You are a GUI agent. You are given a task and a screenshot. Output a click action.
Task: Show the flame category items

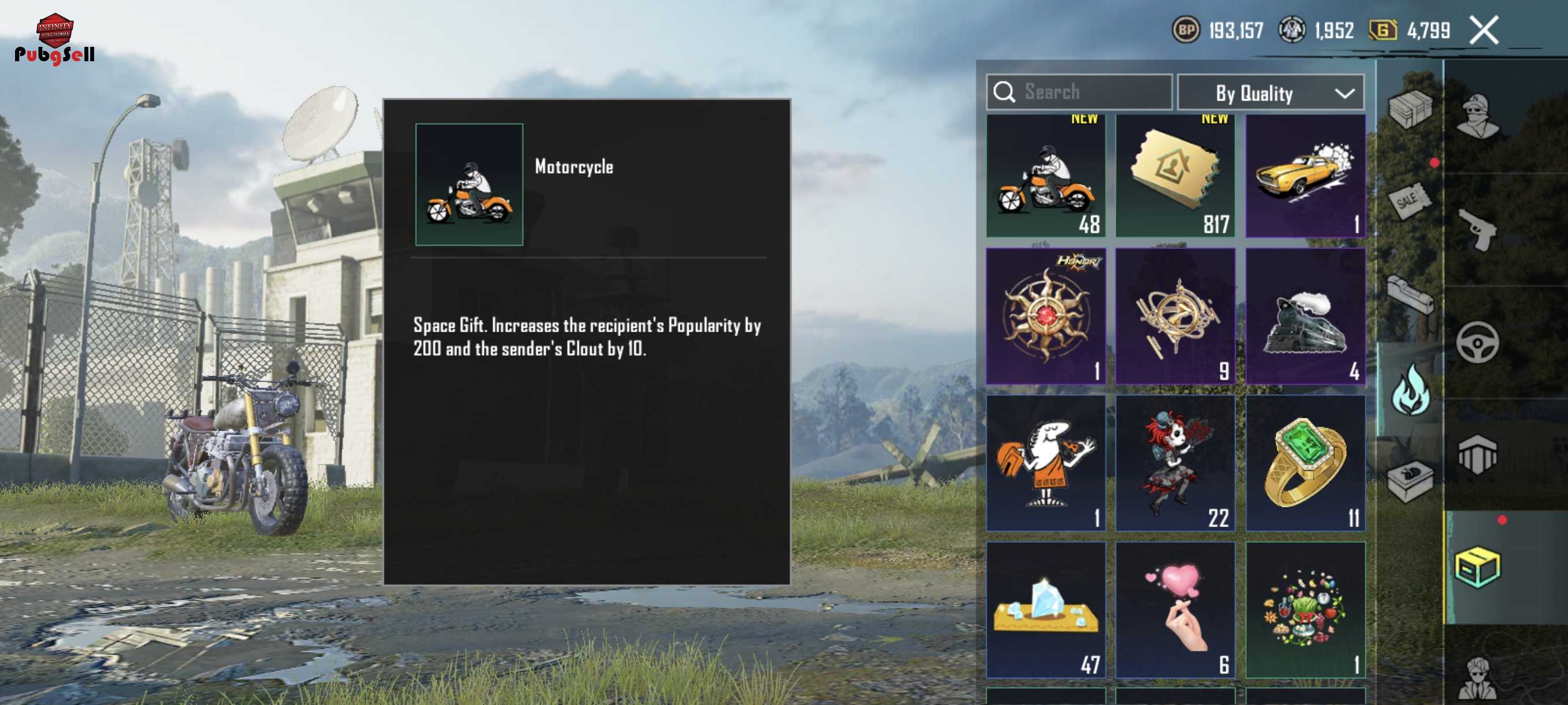(x=1410, y=390)
